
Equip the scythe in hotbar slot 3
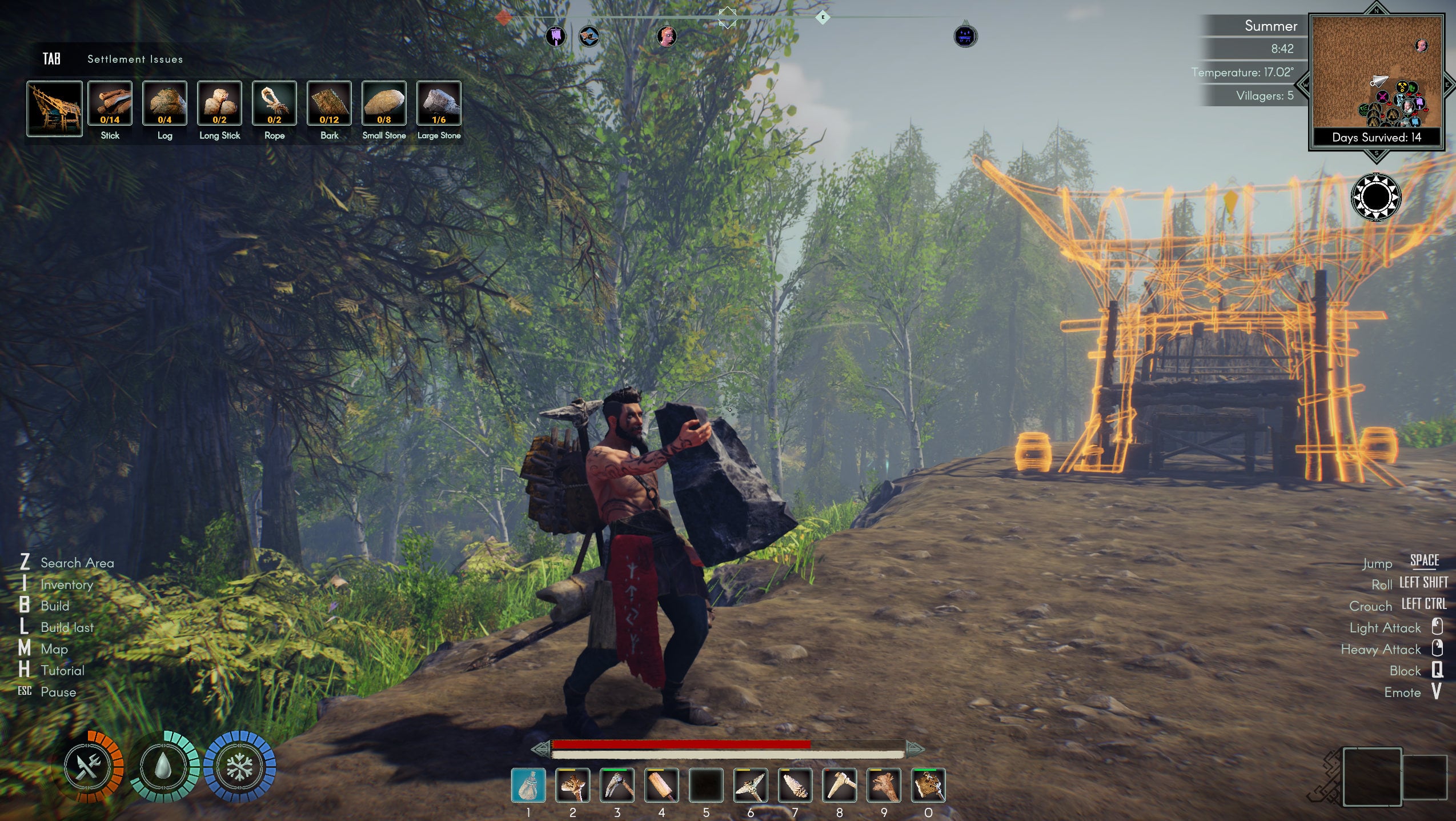click(x=617, y=786)
